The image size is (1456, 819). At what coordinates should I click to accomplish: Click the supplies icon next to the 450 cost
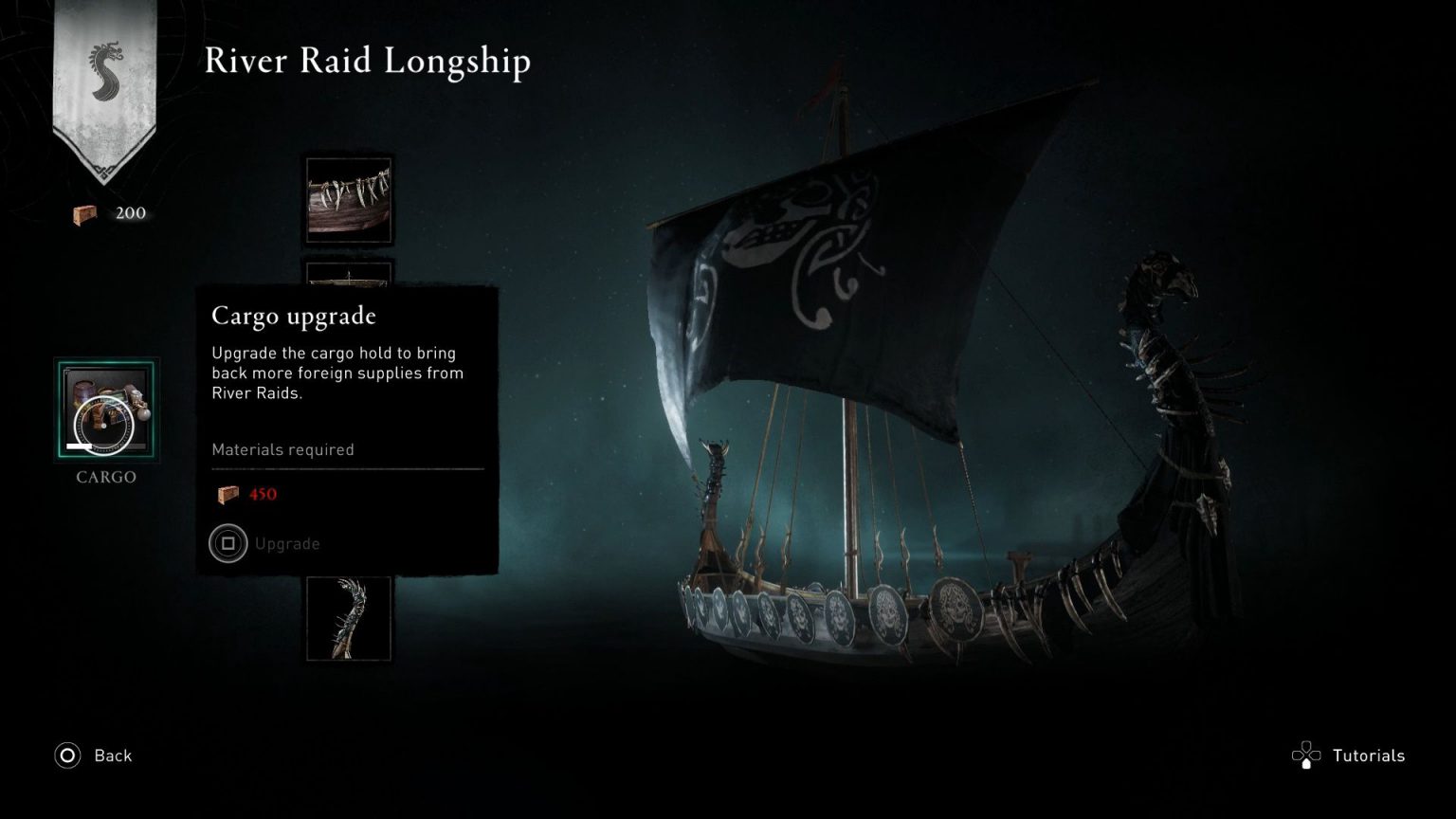(x=227, y=493)
